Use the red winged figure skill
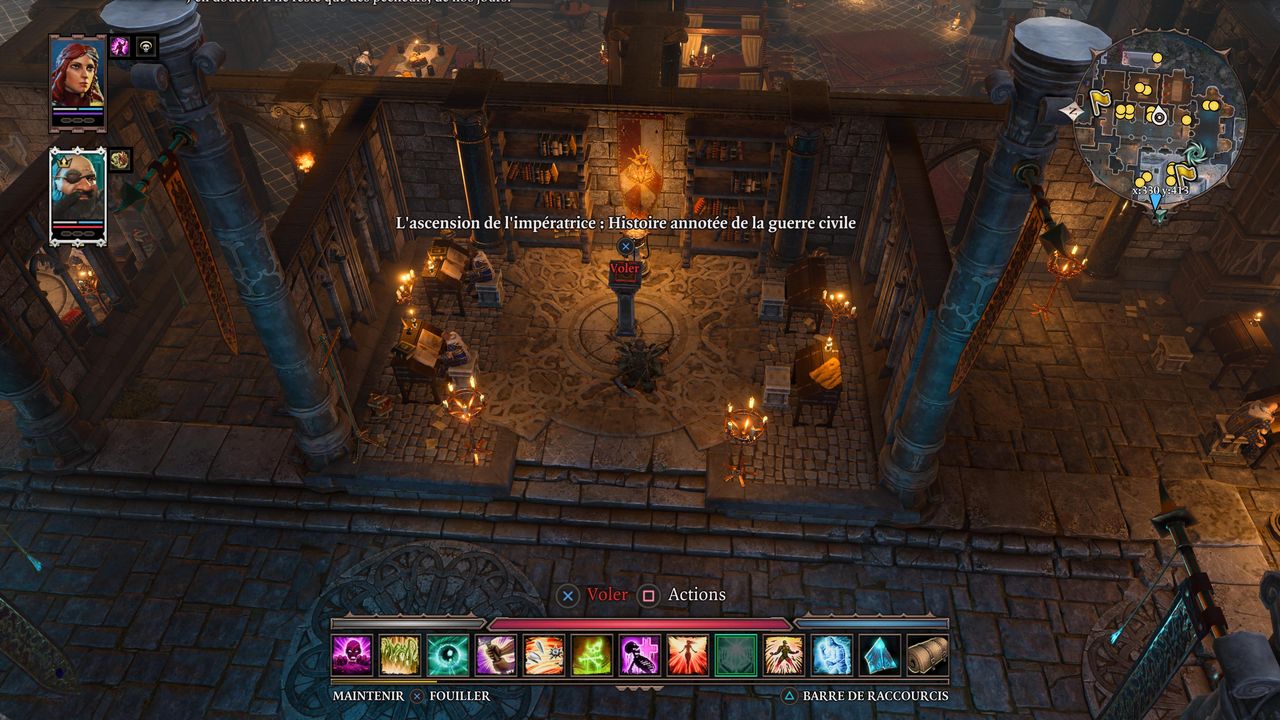 click(688, 655)
